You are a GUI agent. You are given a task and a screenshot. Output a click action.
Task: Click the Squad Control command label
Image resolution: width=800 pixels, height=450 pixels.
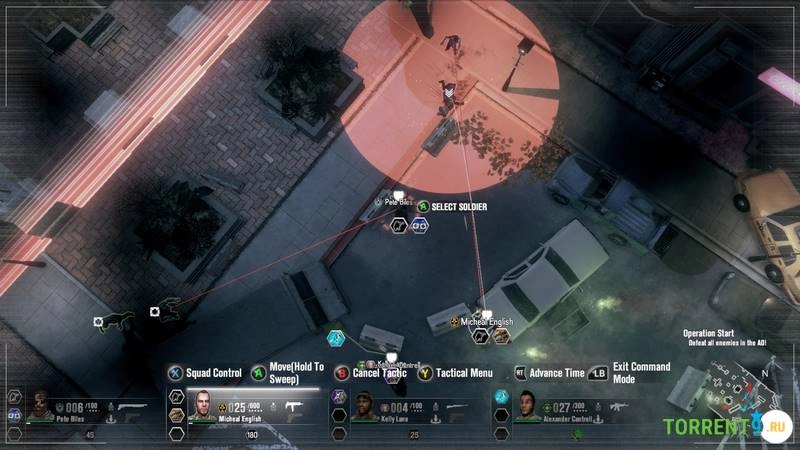[214, 373]
